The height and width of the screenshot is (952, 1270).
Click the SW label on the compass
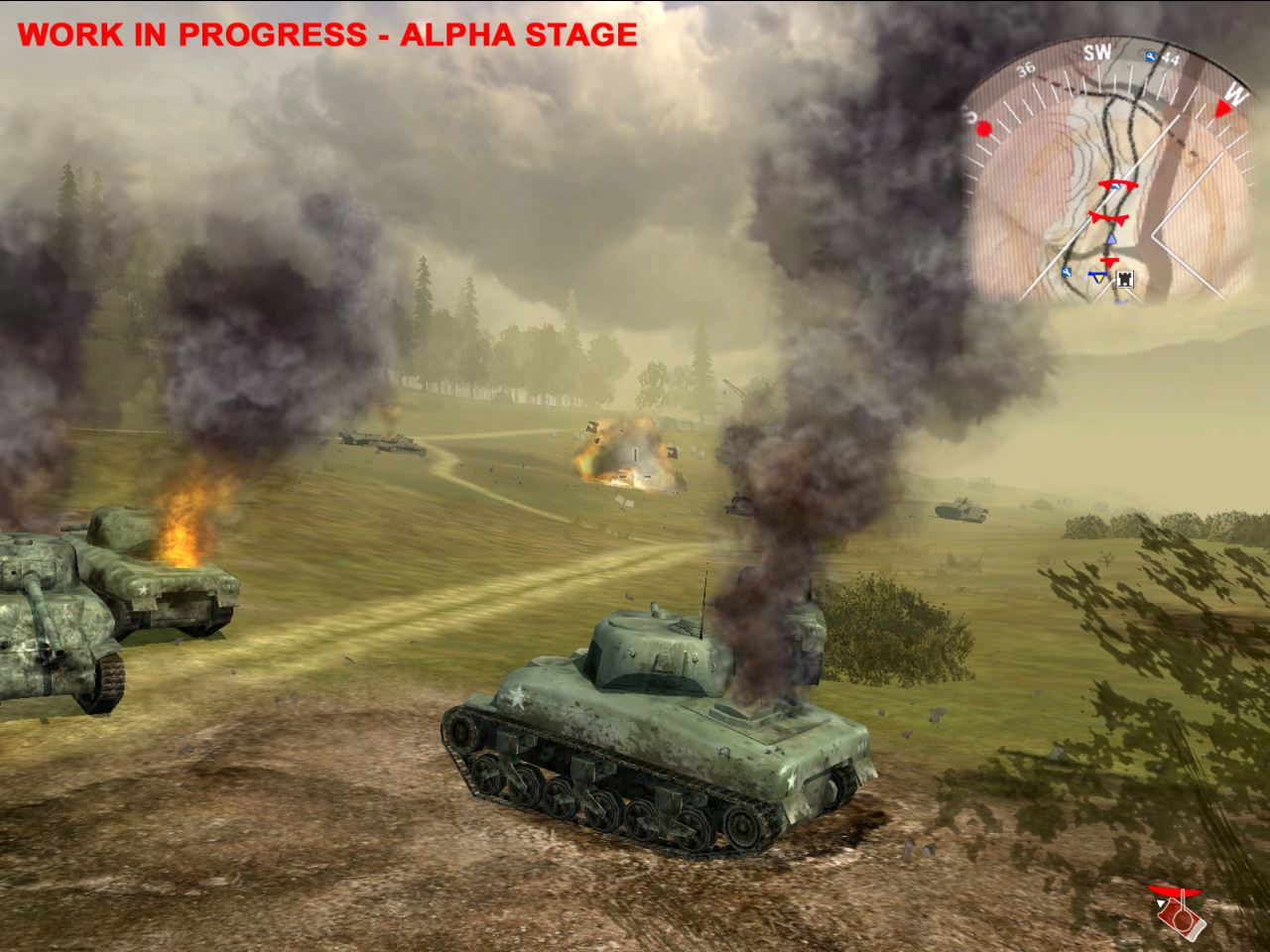click(x=1097, y=53)
